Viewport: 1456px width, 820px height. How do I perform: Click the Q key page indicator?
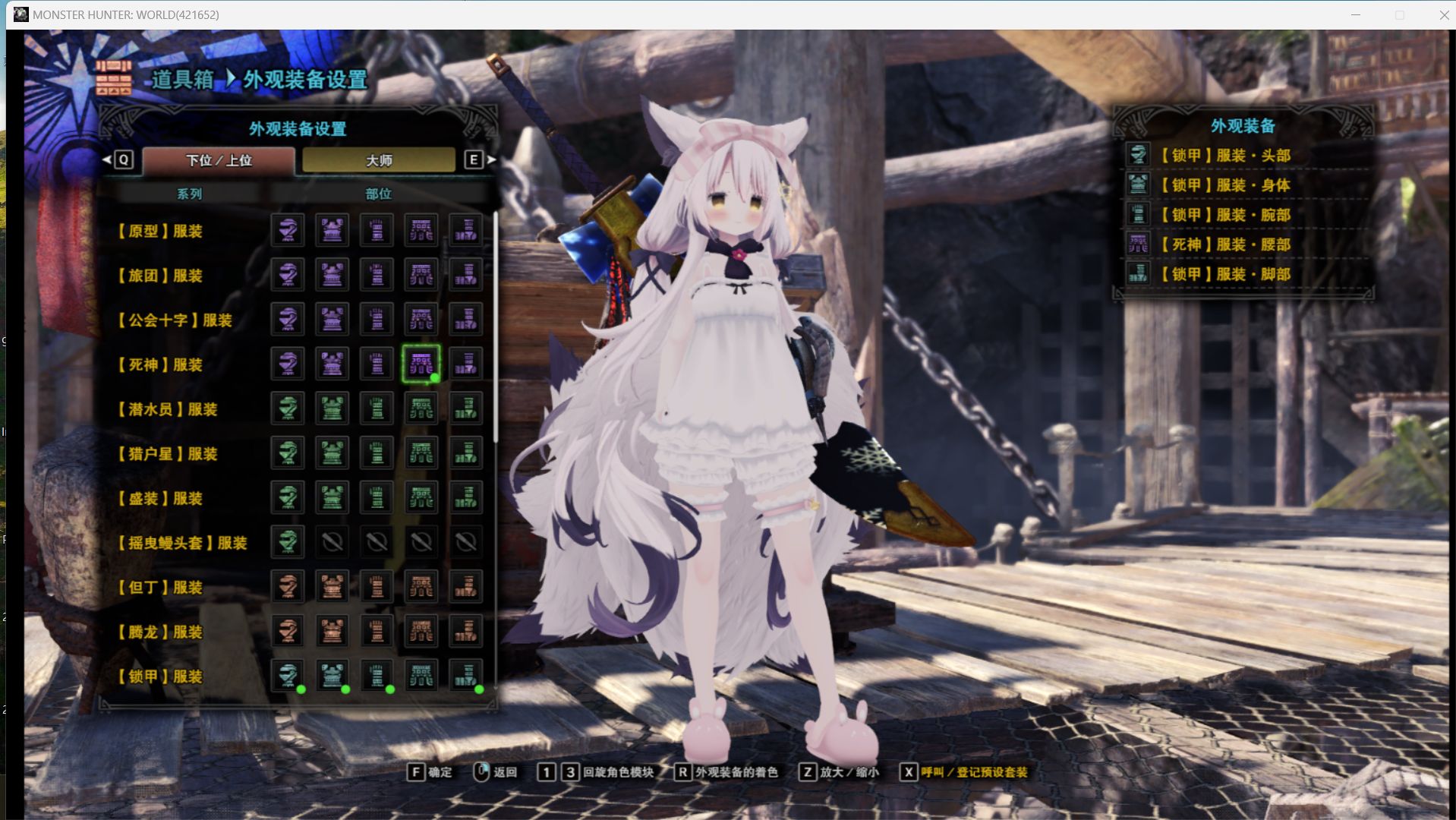click(x=122, y=160)
